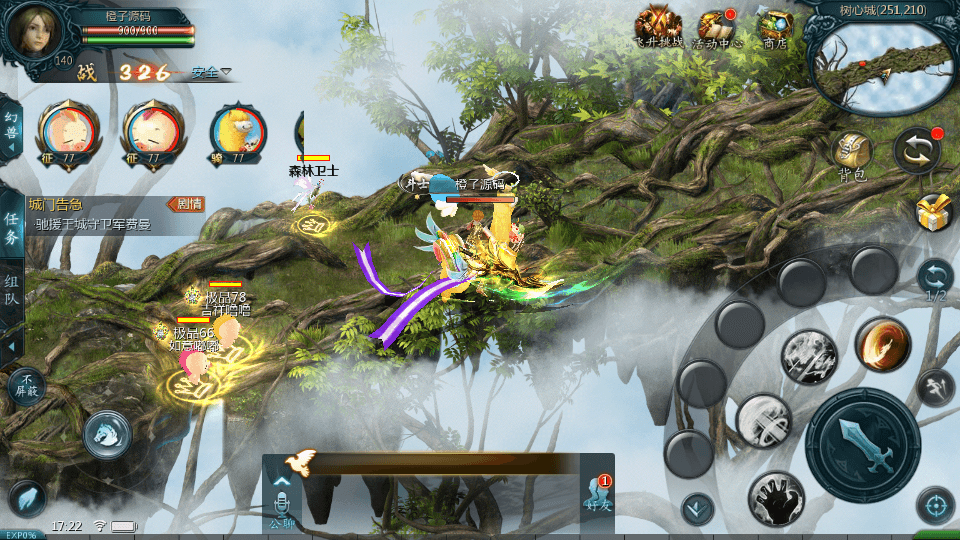Screen dimensions: 960x540
Task: Open the gold gift box reward
Action: [x=934, y=213]
